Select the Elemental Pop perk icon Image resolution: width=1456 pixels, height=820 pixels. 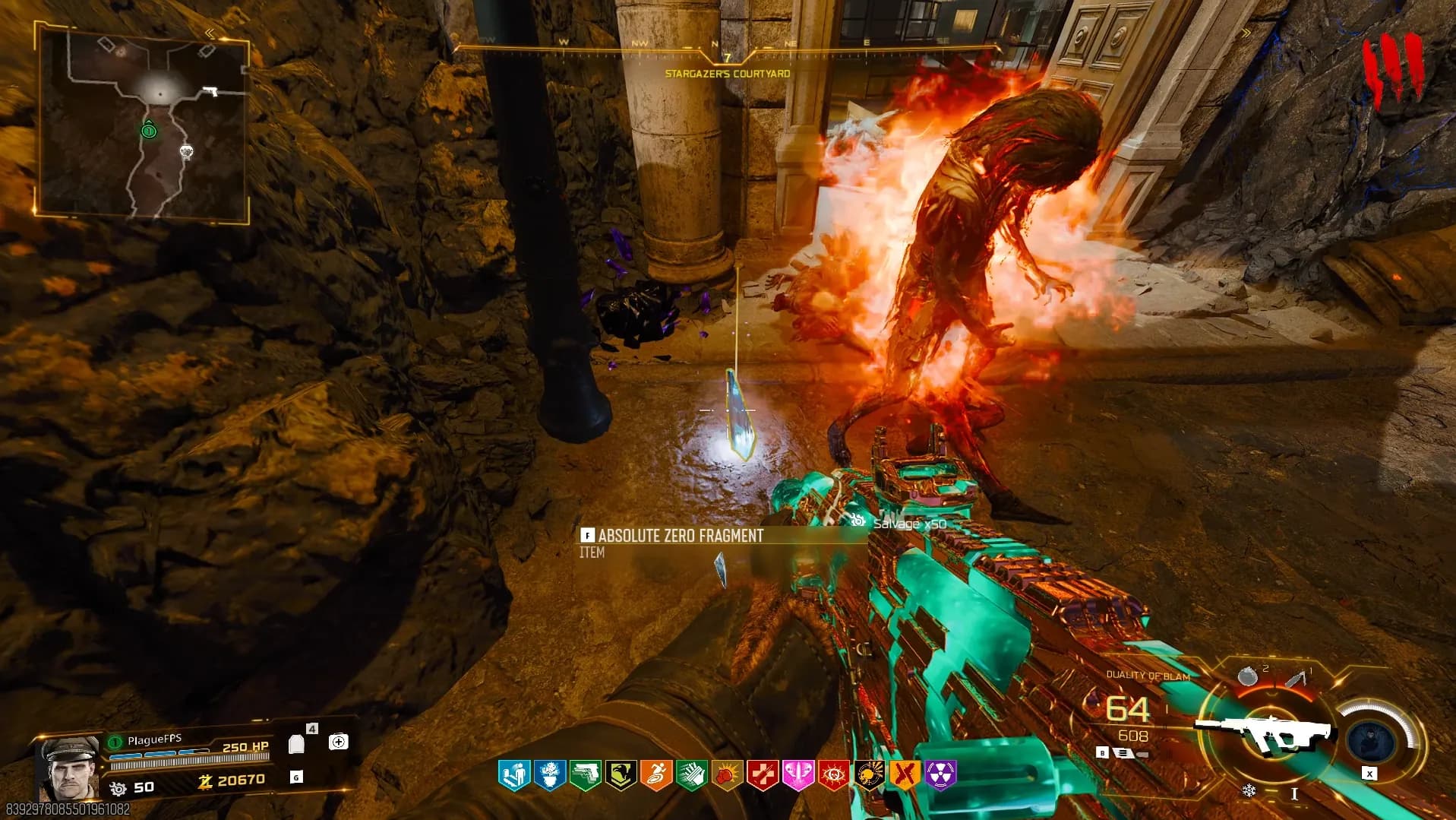(x=550, y=775)
